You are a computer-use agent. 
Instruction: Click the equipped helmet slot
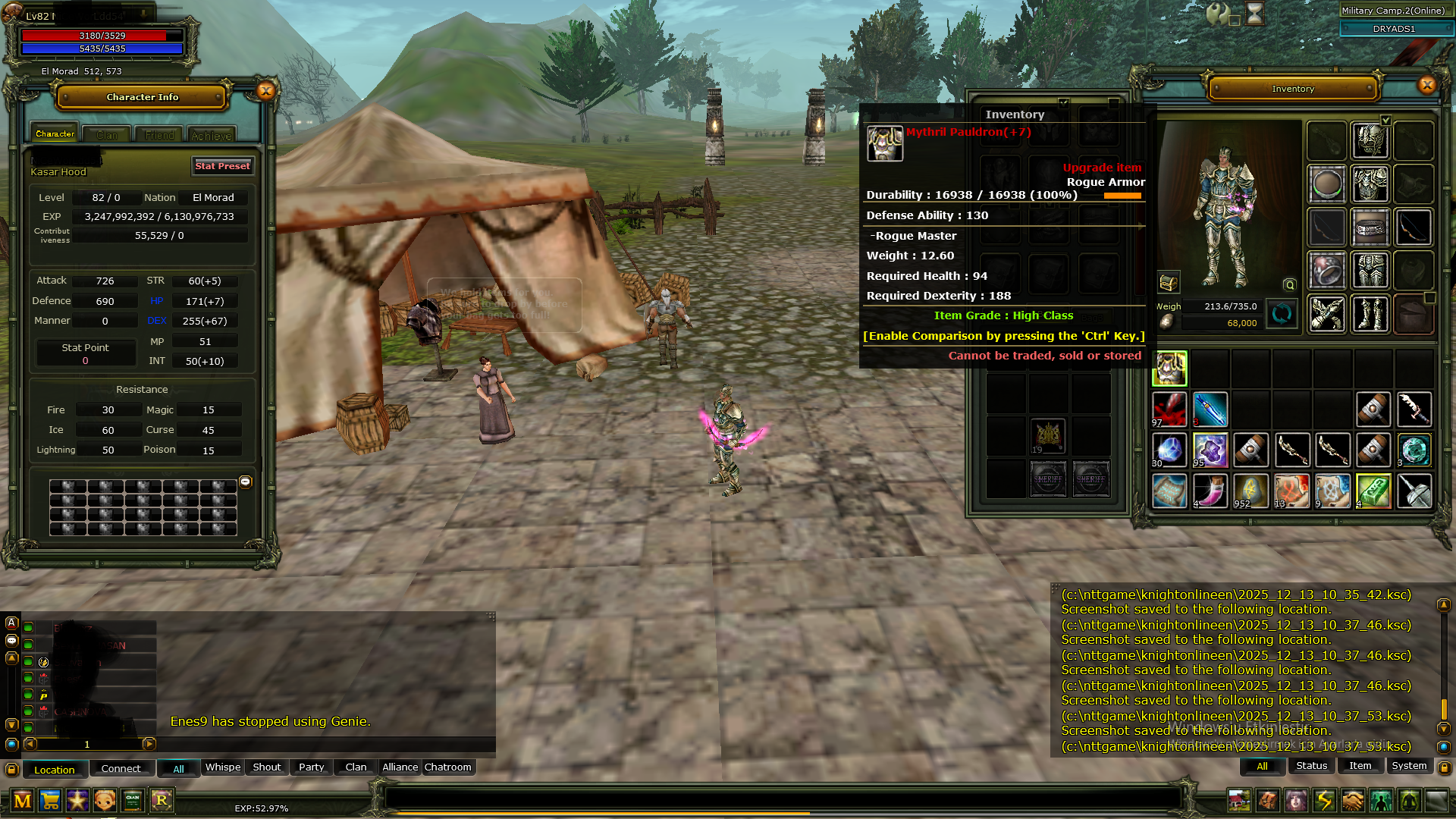(1370, 141)
